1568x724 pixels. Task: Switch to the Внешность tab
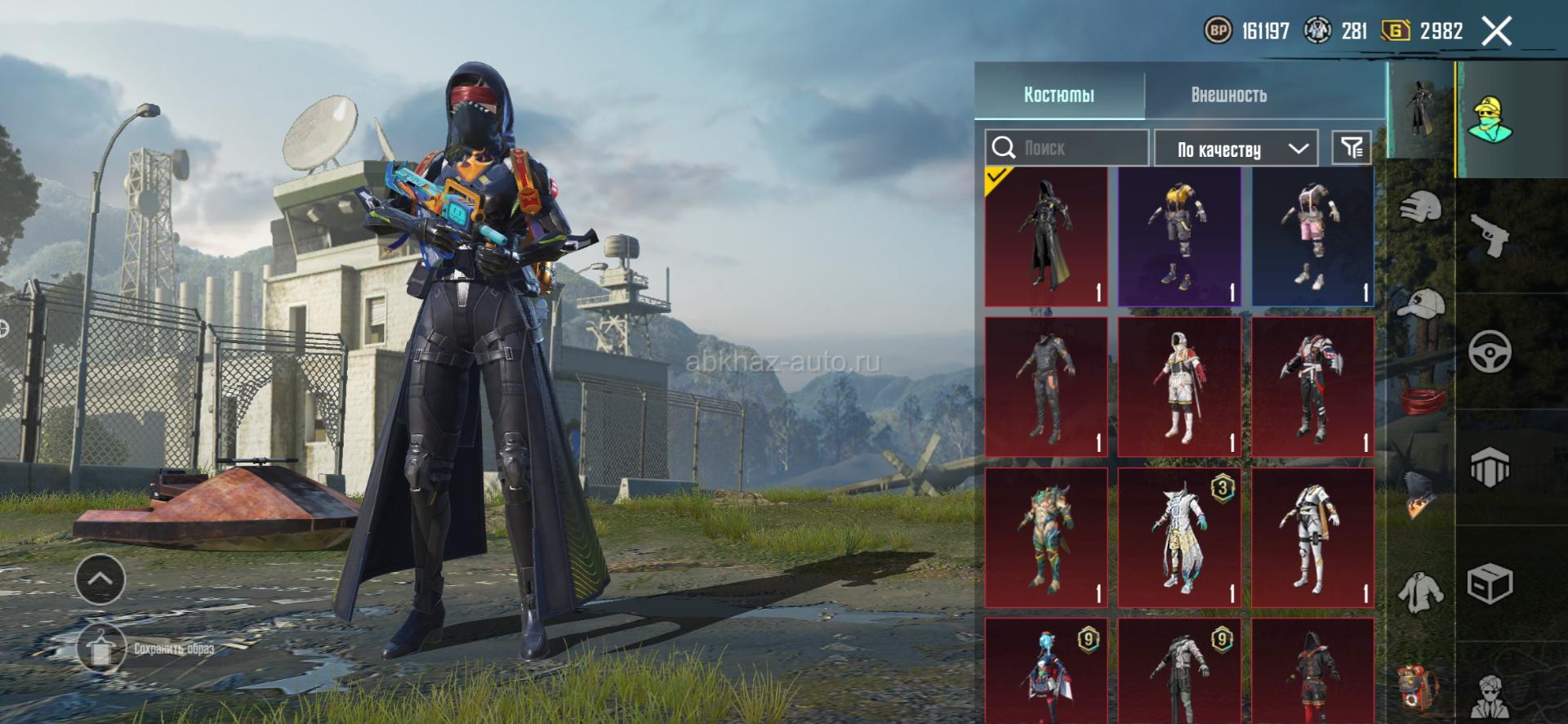(1228, 95)
